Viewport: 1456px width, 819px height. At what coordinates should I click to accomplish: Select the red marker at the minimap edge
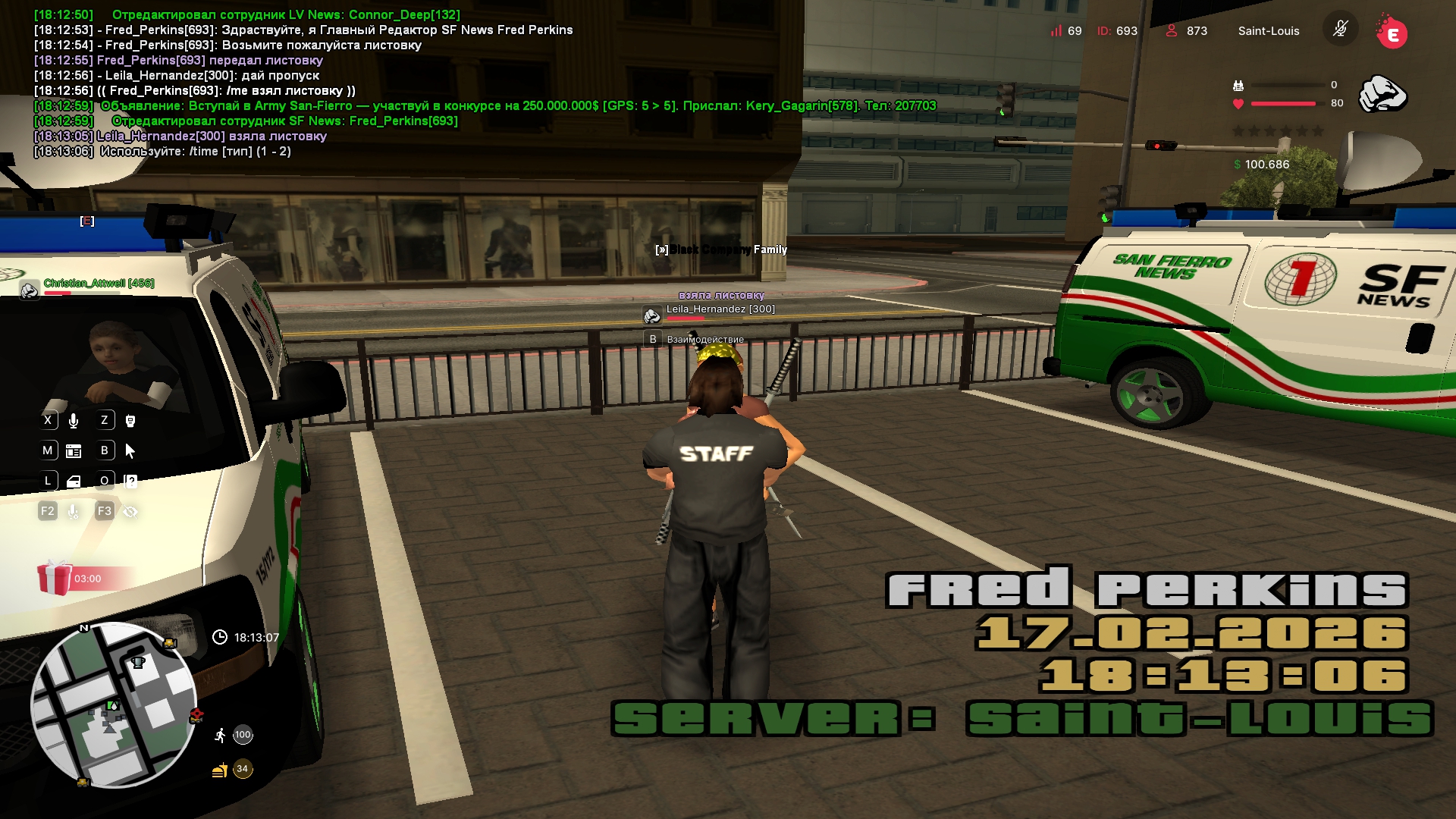coord(196,714)
